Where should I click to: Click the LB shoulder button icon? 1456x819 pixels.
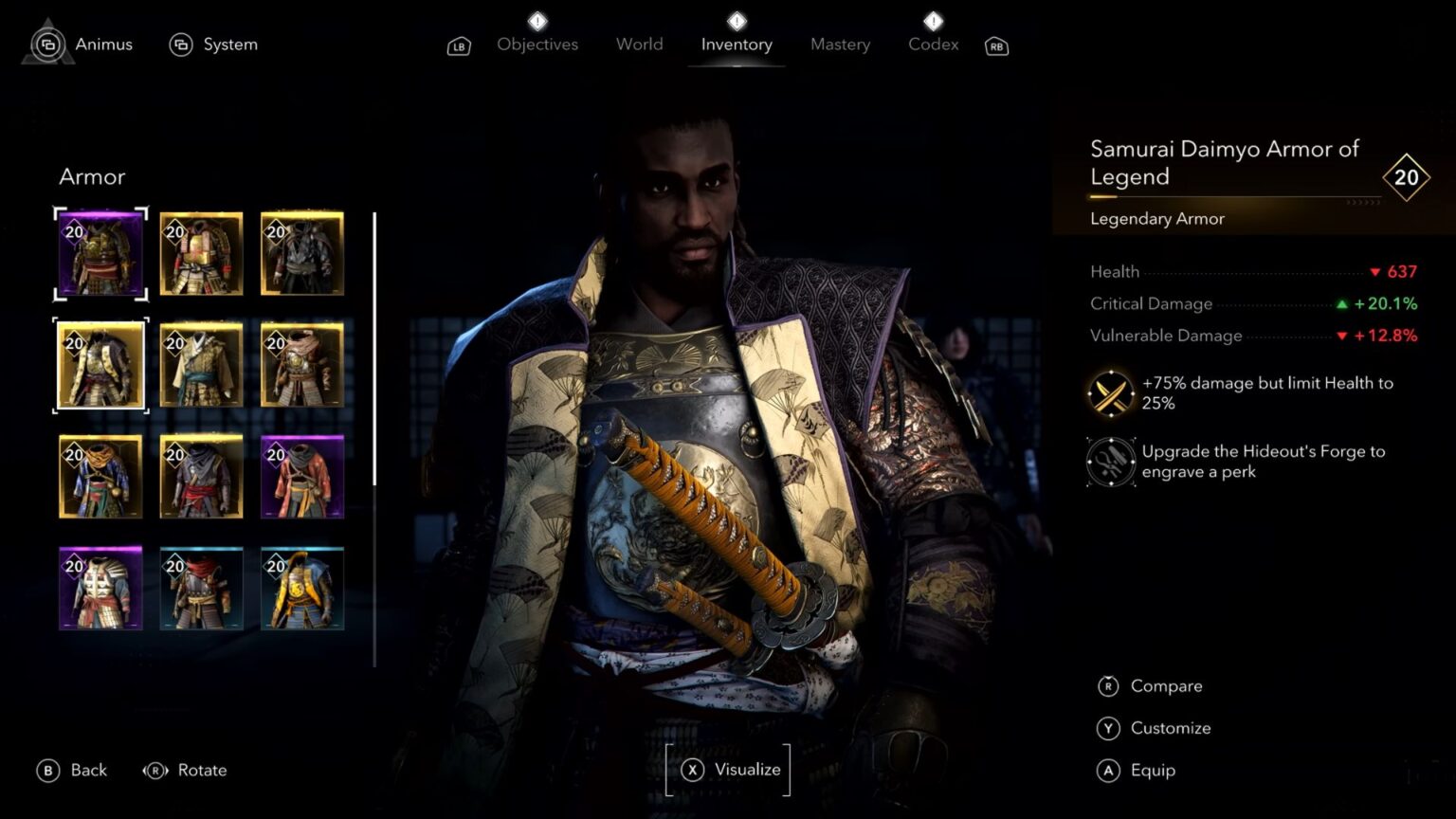[458, 45]
